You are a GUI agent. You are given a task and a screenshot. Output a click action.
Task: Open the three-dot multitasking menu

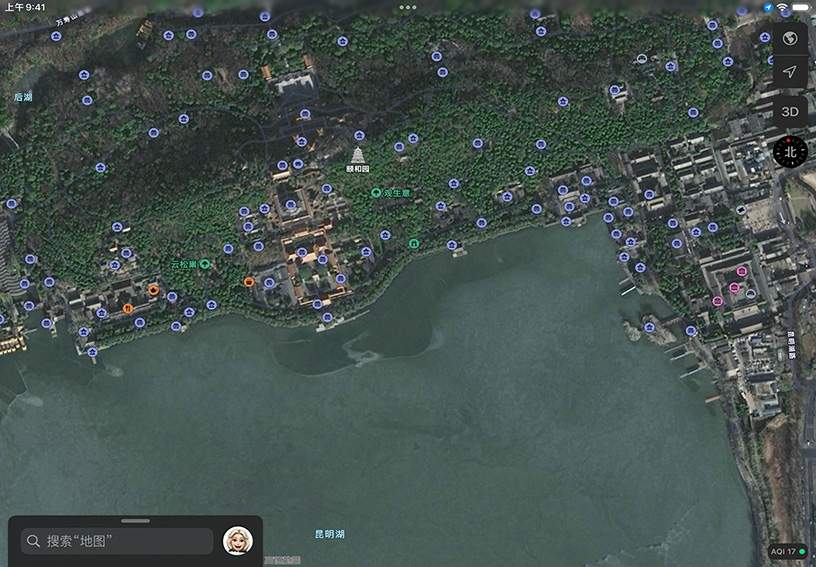click(408, 7)
